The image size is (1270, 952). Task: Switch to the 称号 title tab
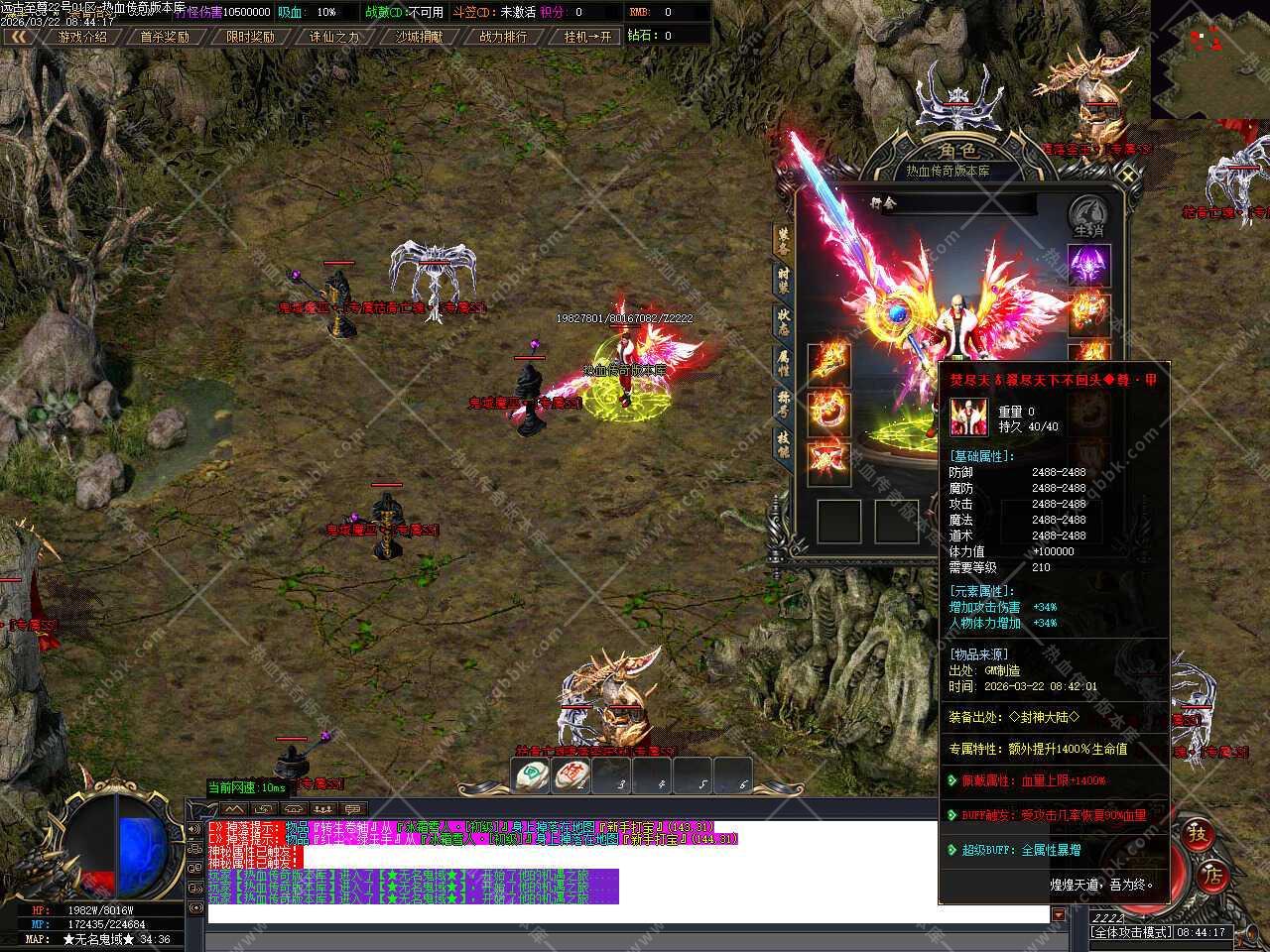(784, 404)
